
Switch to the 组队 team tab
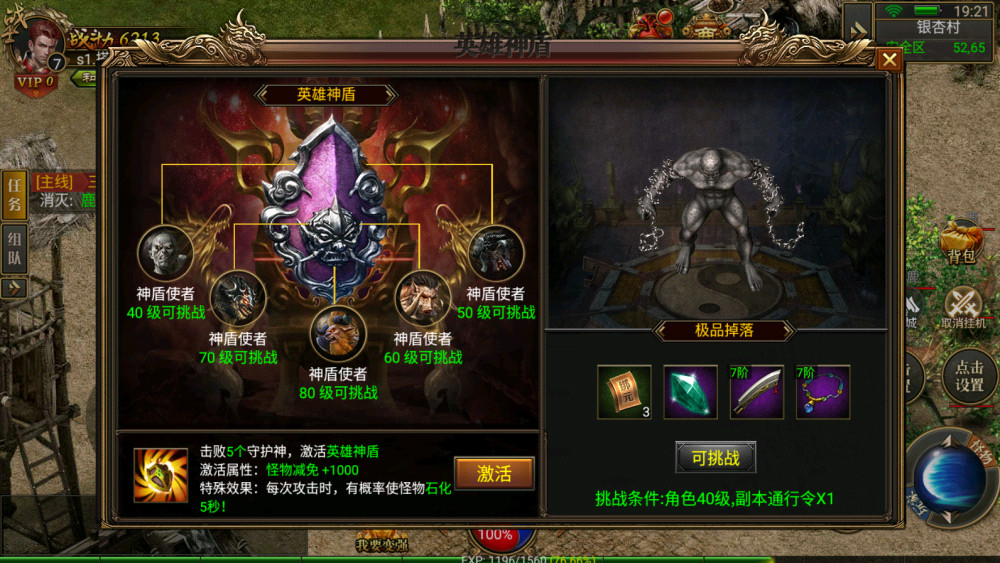point(15,247)
